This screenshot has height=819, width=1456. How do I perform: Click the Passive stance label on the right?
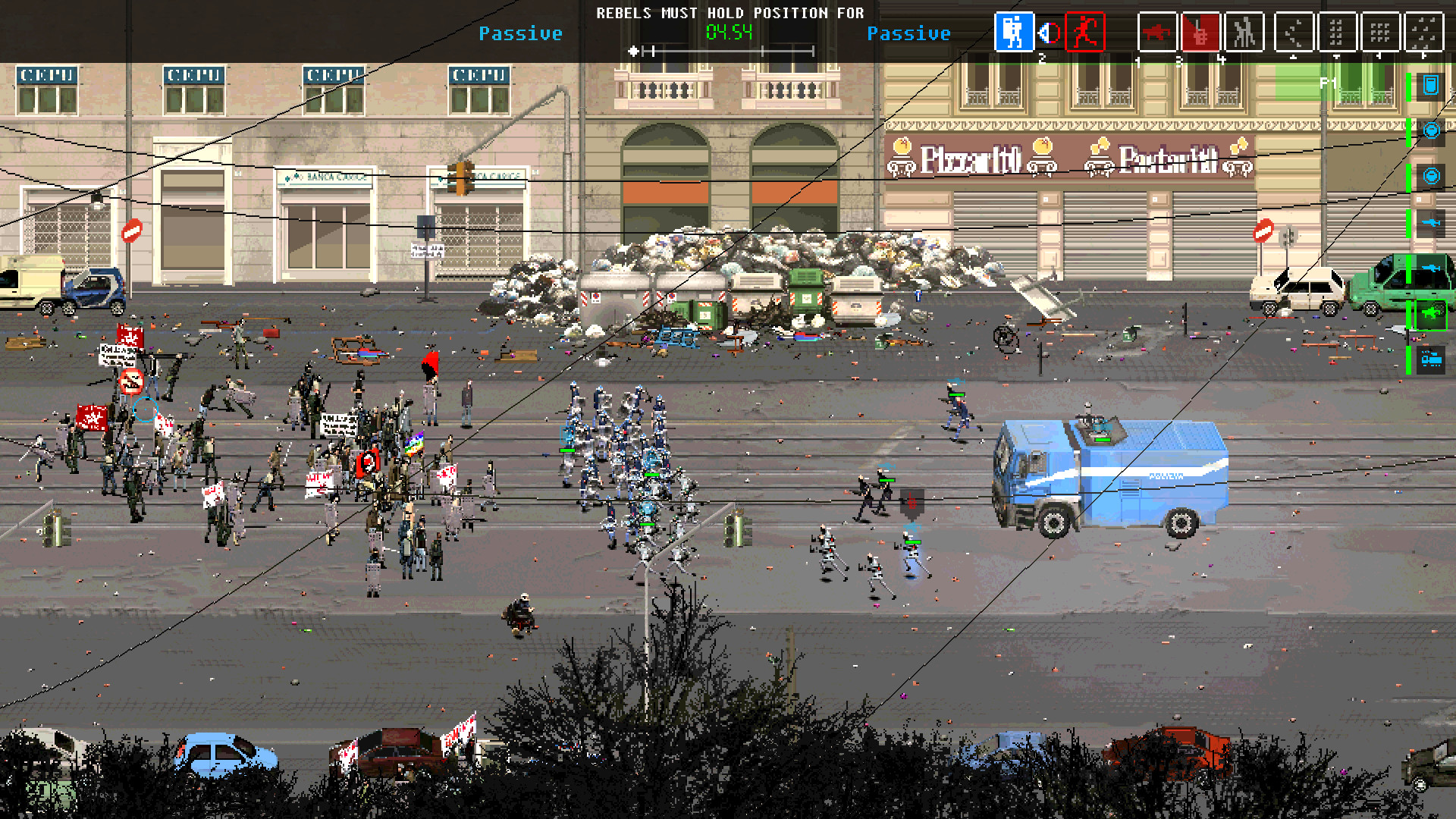[x=910, y=33]
